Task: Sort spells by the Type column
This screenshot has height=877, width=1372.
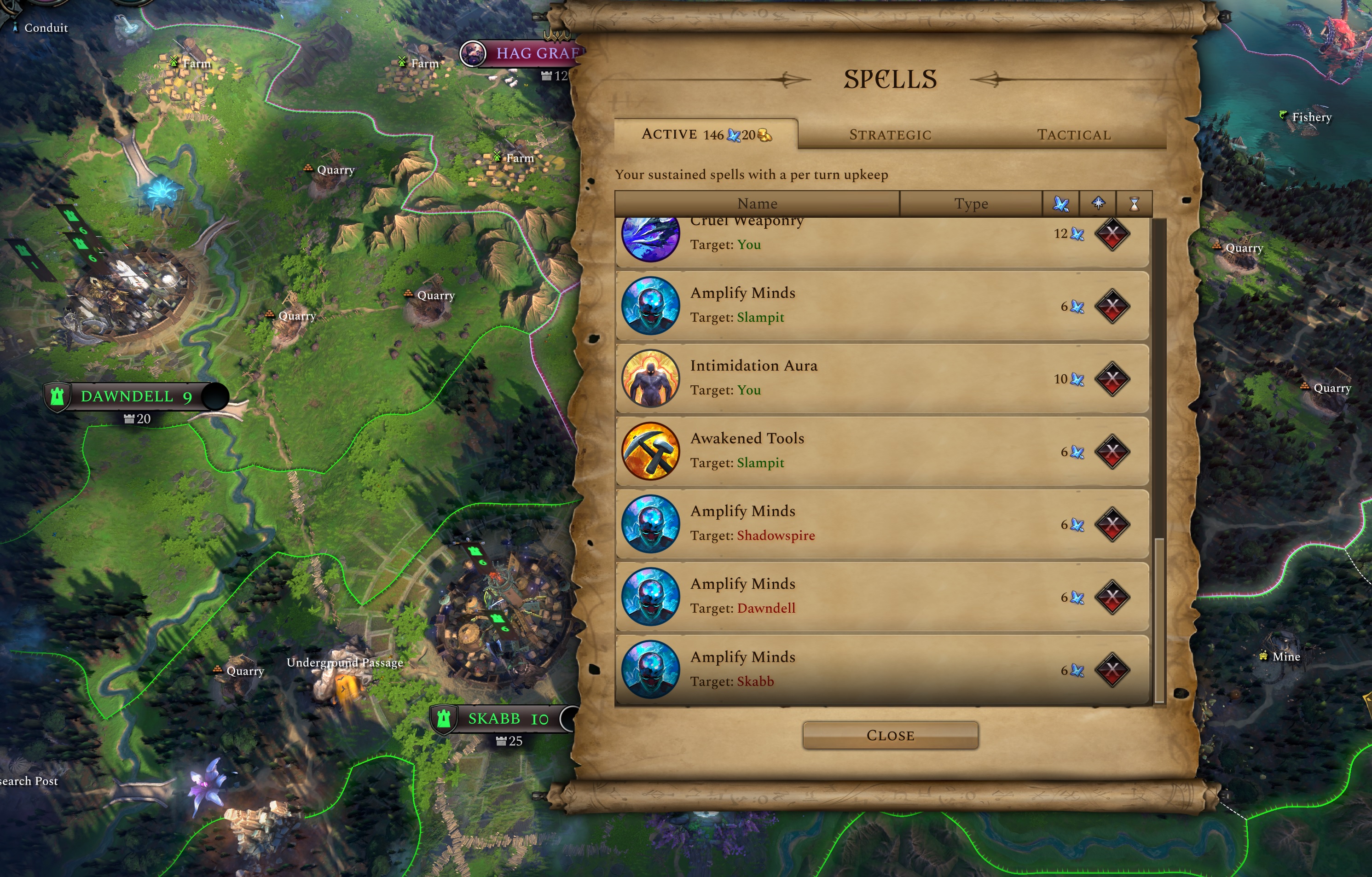Action: click(972, 203)
